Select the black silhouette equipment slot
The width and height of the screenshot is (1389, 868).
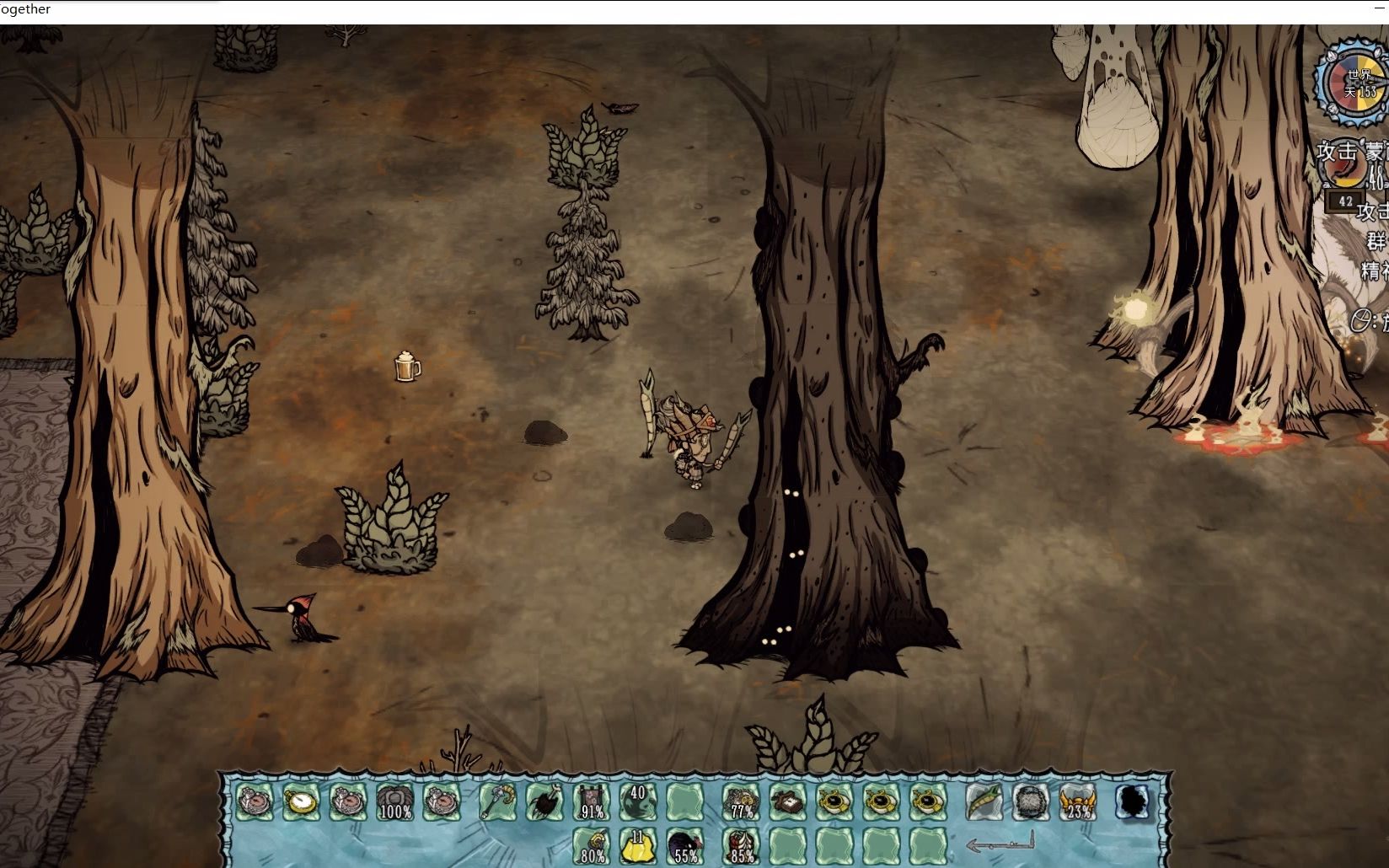pyautogui.click(x=1133, y=801)
